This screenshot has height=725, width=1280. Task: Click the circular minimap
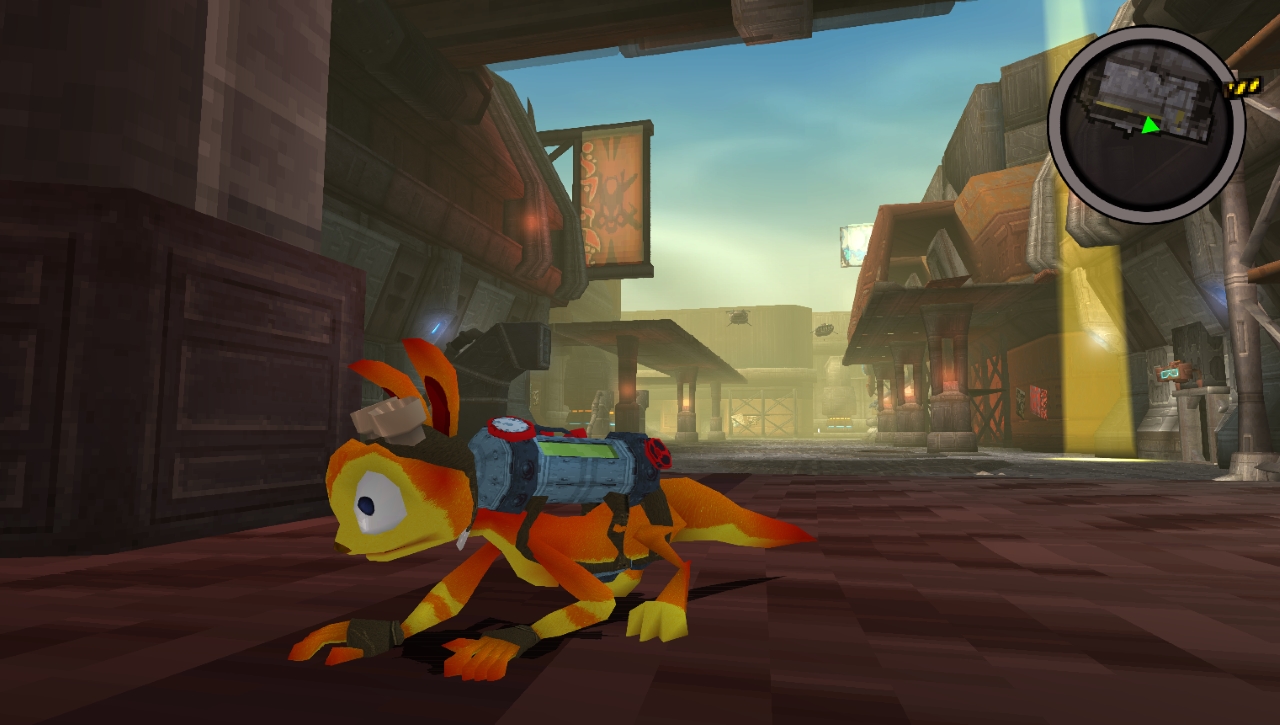tap(1146, 125)
